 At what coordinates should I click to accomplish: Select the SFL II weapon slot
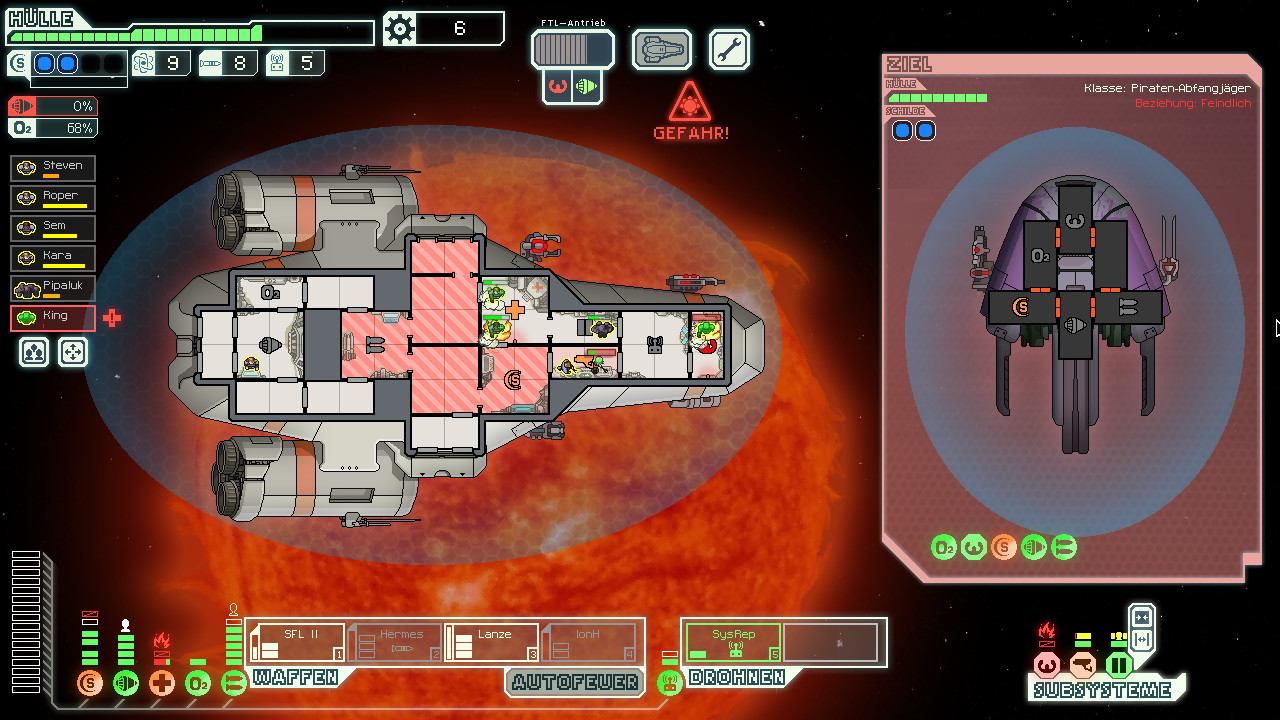click(x=296, y=642)
